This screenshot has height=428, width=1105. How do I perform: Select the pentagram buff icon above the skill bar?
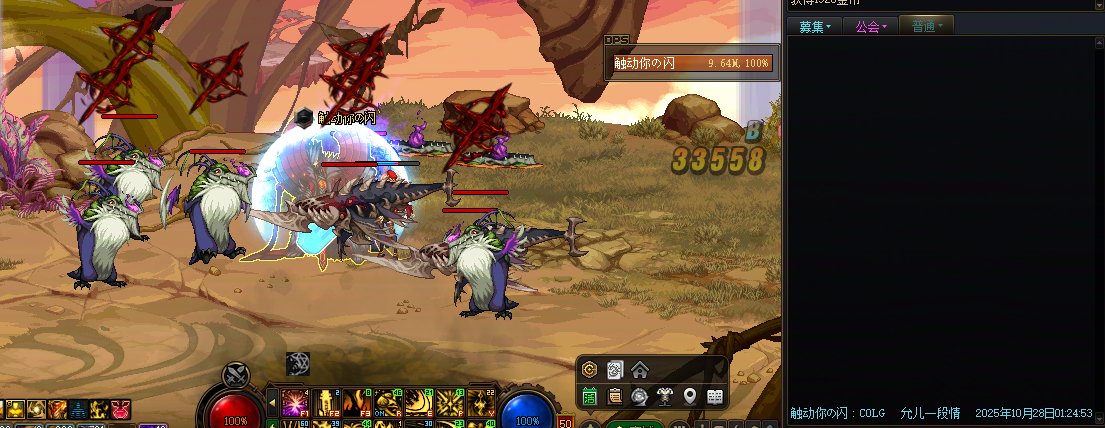298,364
